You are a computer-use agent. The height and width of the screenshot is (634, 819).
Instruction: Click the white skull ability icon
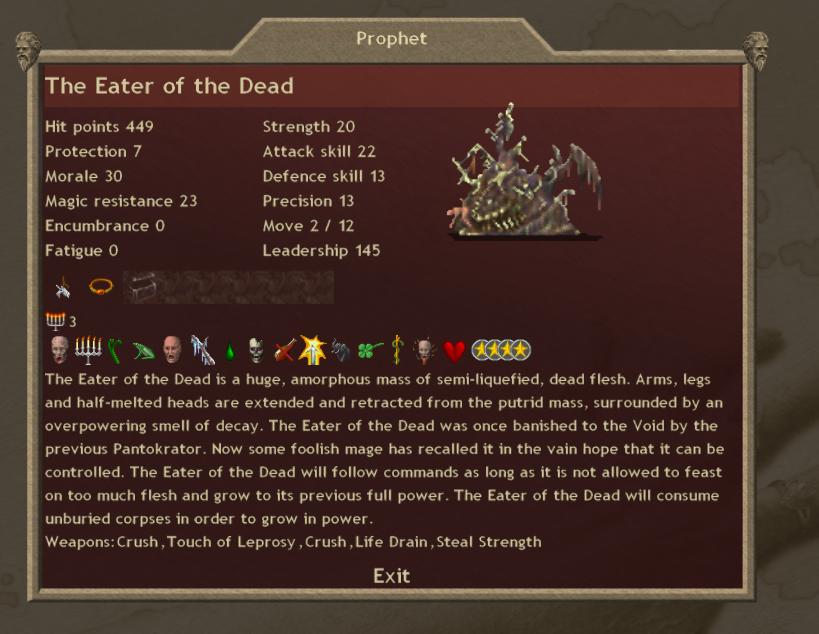coord(257,351)
